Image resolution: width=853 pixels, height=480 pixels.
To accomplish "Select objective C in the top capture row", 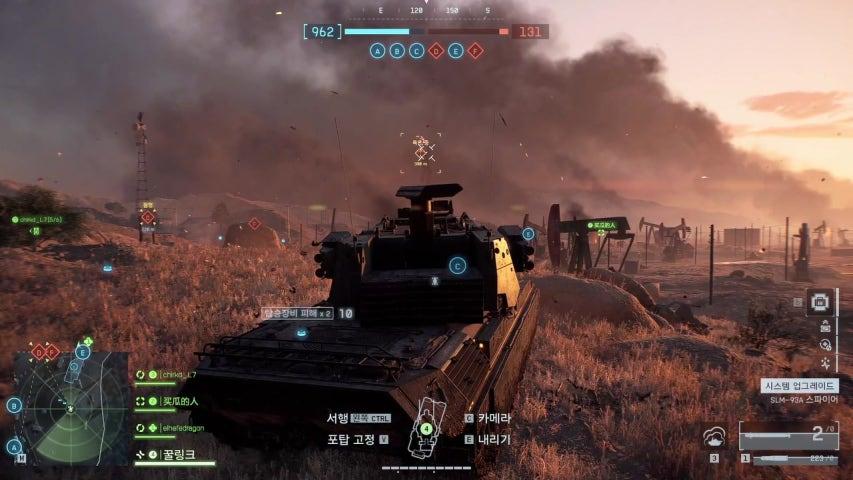I will point(416,50).
